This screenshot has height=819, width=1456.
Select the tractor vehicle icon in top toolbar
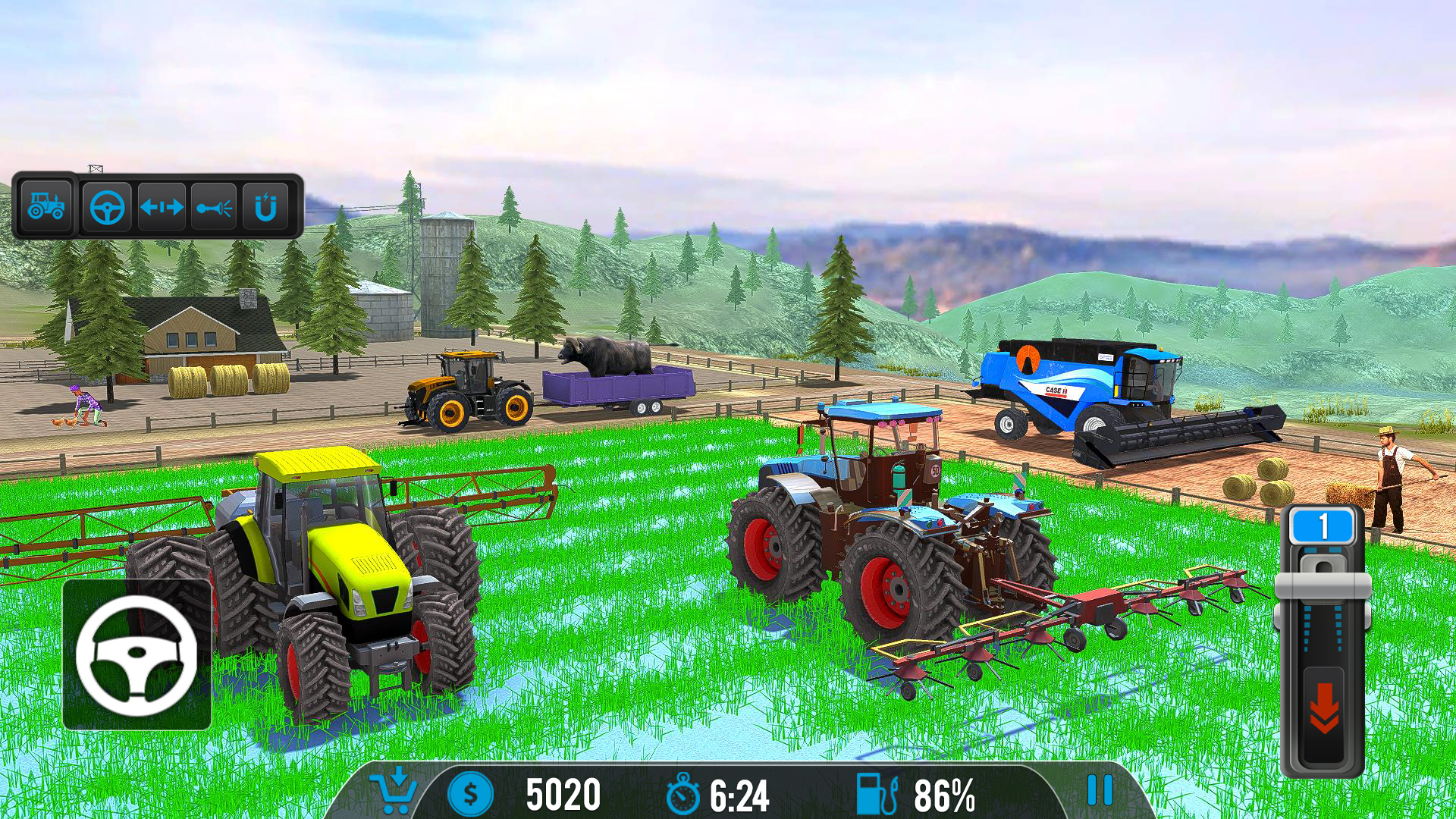click(x=47, y=205)
